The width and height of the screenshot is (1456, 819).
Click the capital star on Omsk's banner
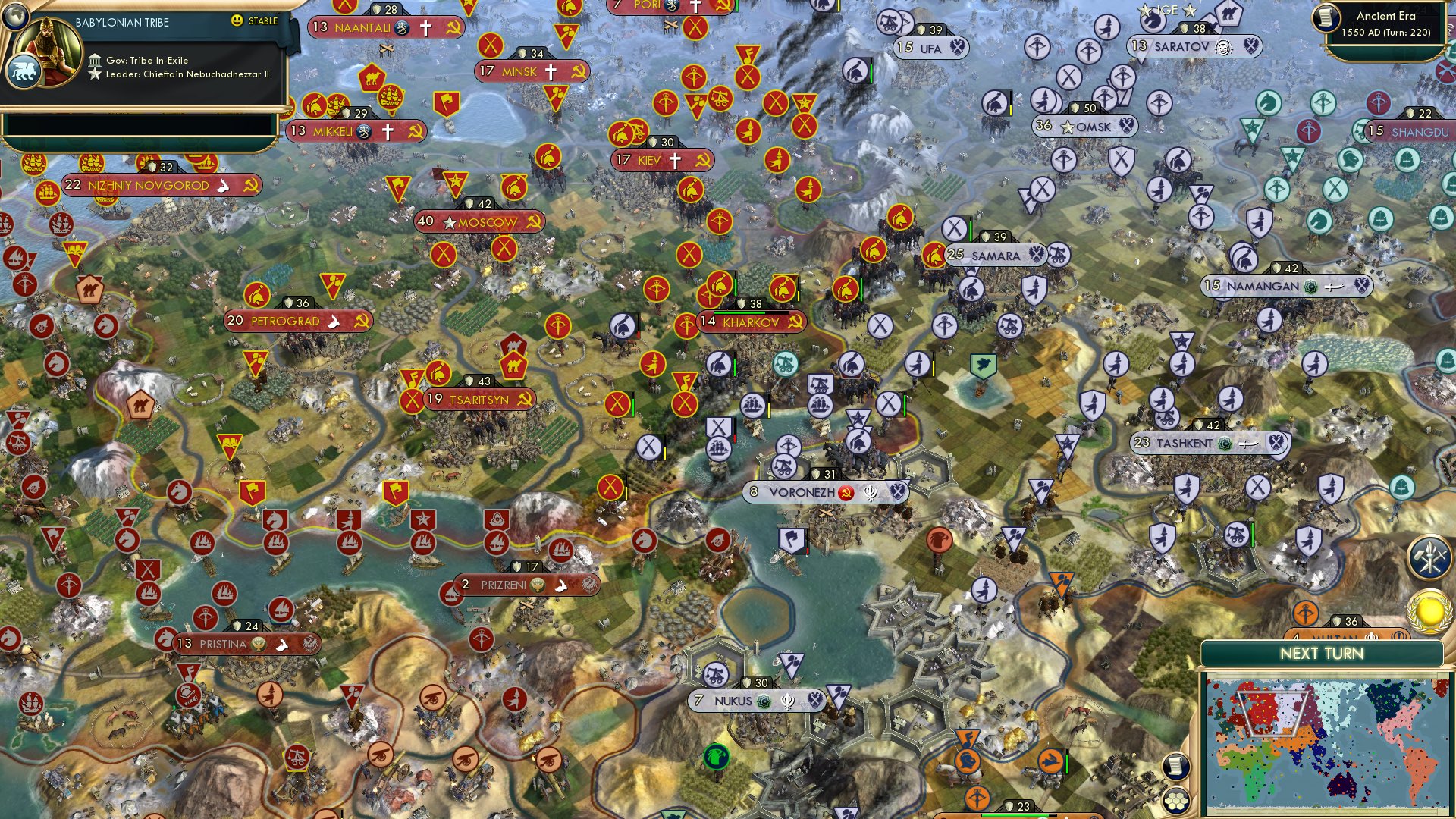pyautogui.click(x=1069, y=127)
